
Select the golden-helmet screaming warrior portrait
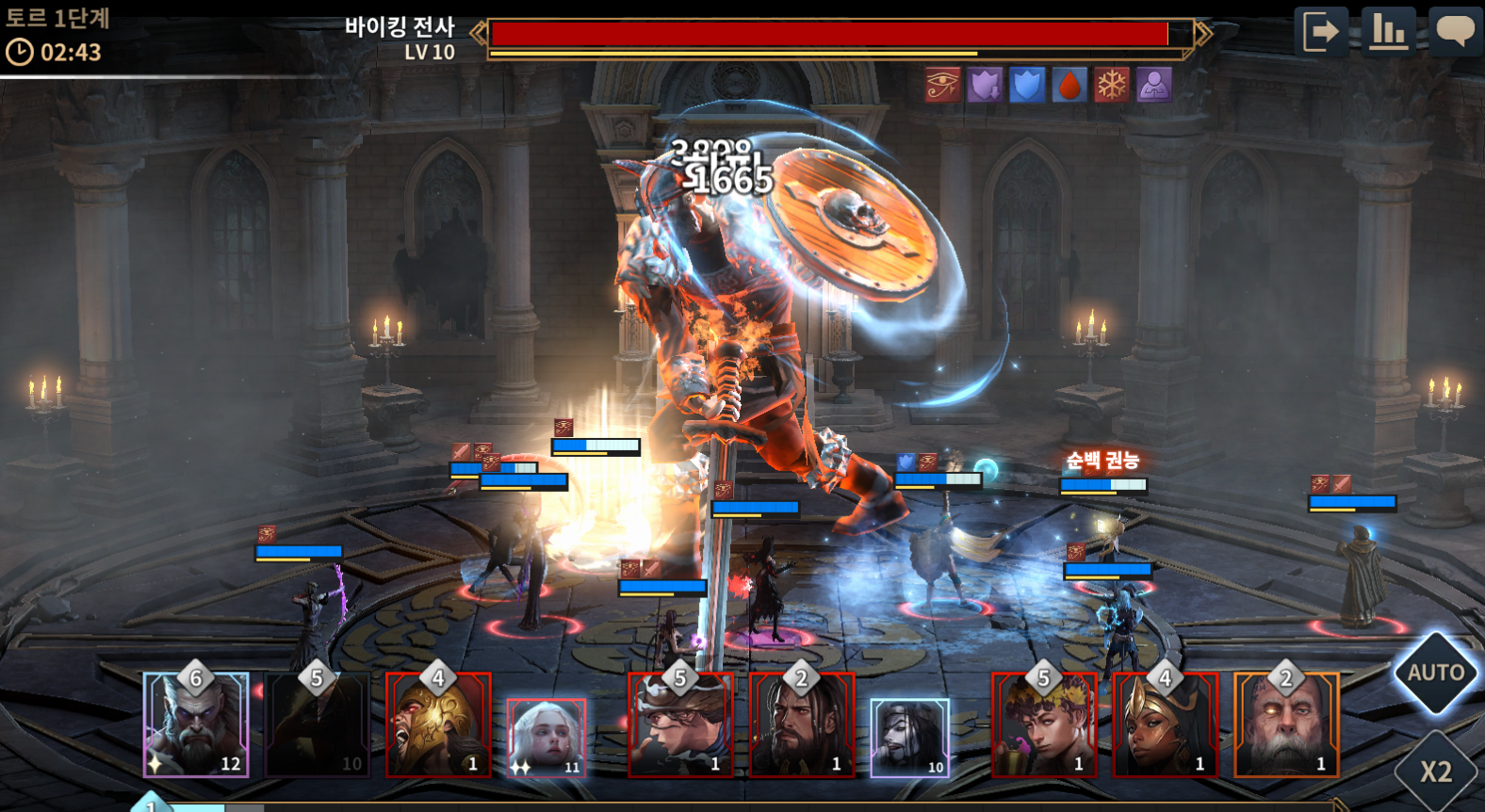pyautogui.click(x=438, y=725)
